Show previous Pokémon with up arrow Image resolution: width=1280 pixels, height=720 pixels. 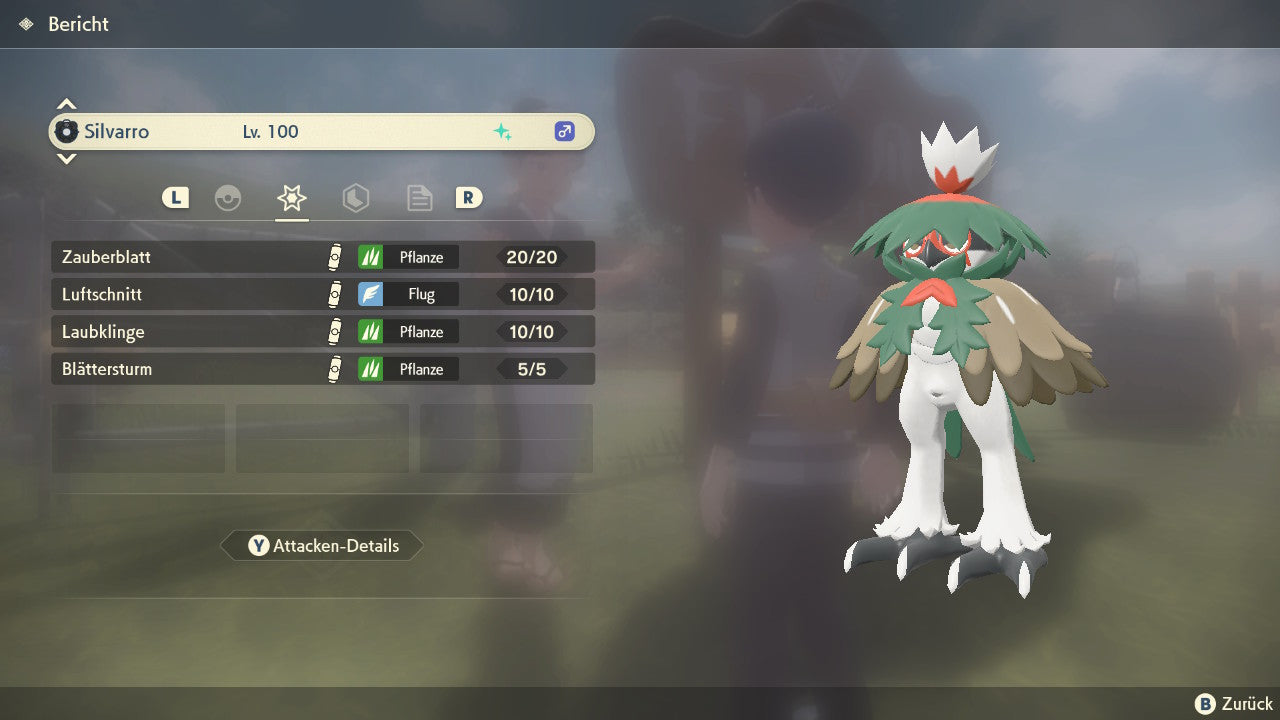pyautogui.click(x=66, y=104)
